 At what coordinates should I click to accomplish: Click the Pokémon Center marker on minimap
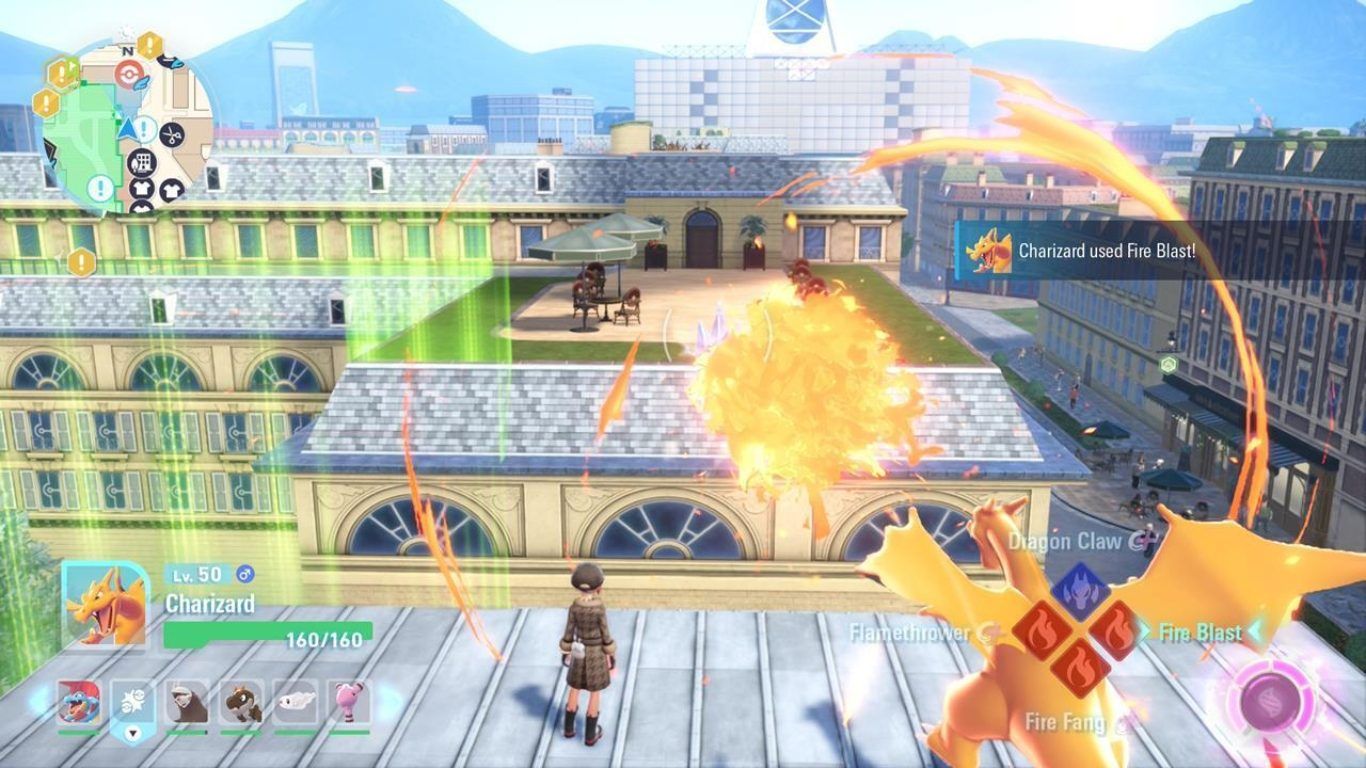[127, 73]
